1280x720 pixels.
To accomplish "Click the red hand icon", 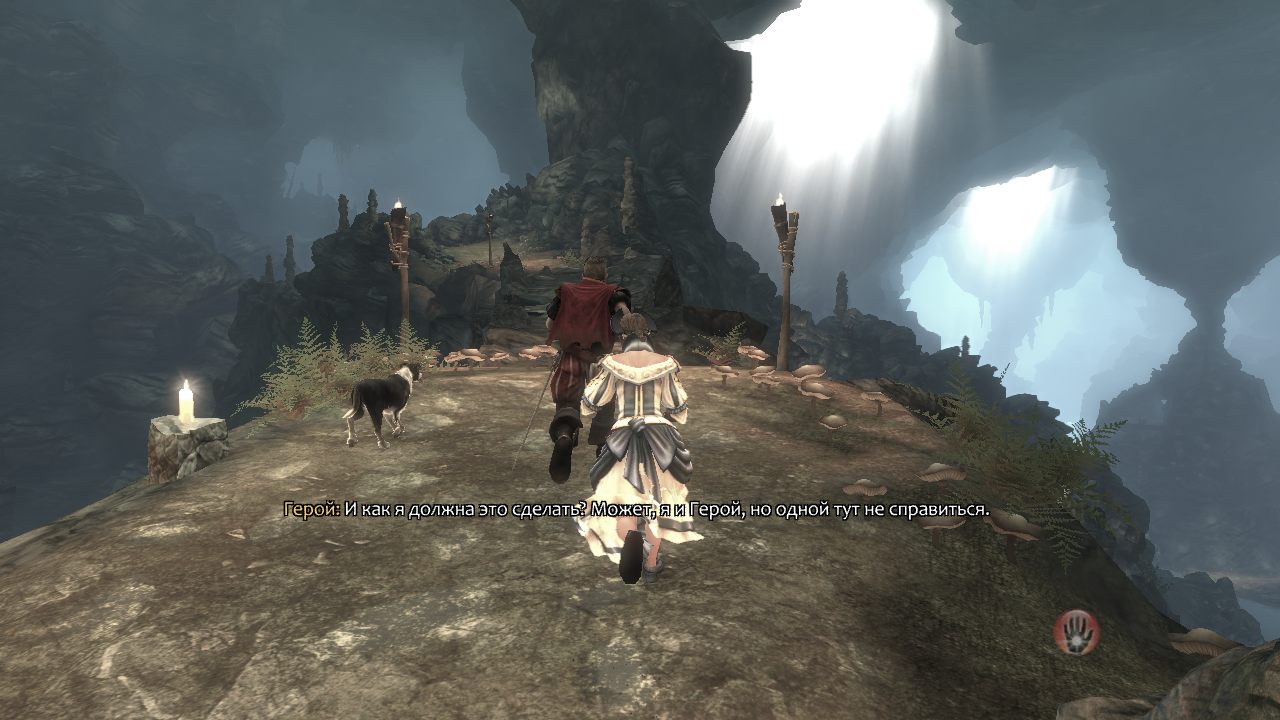I will [1076, 631].
